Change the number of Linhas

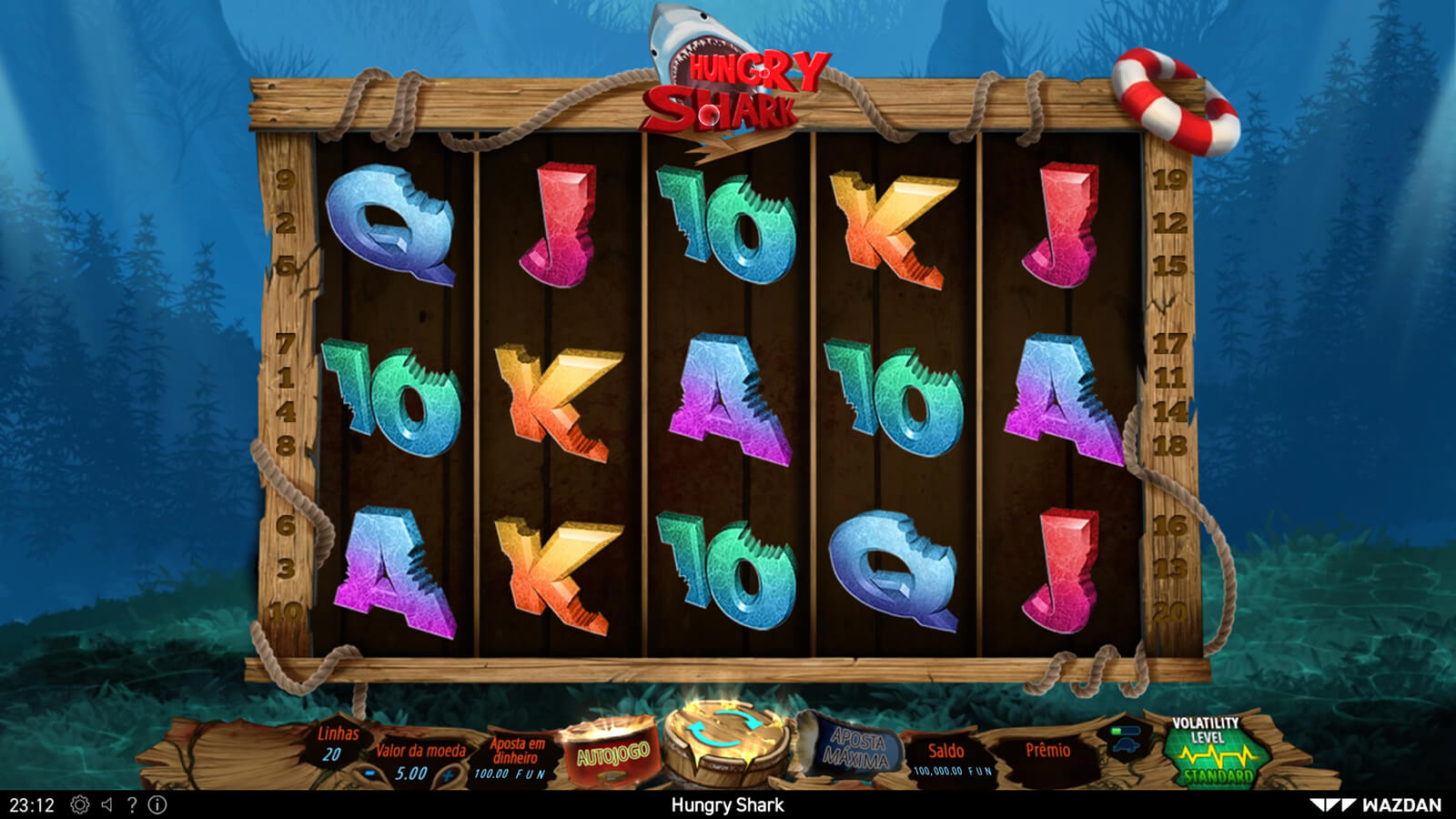coord(335,743)
